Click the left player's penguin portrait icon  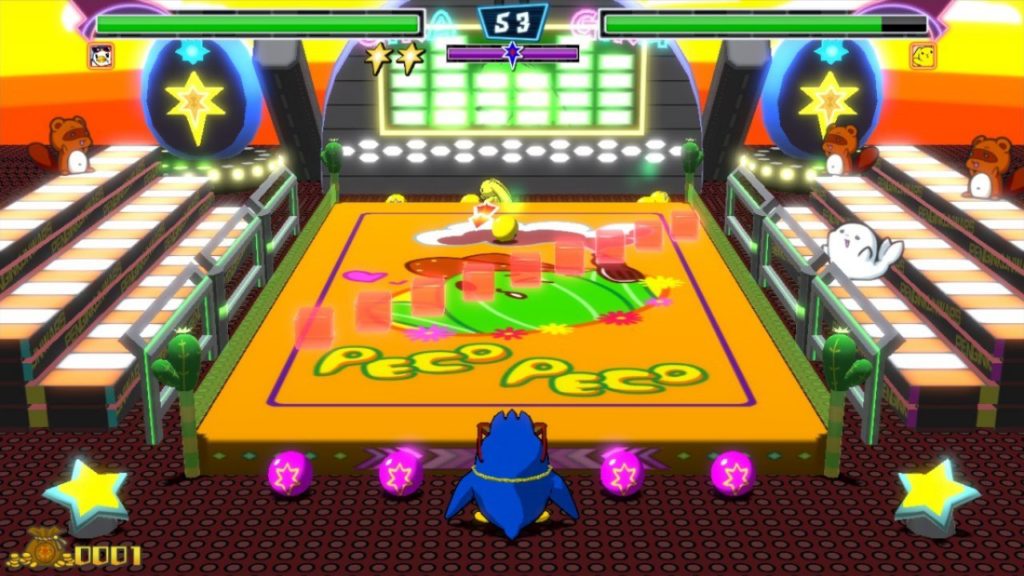(x=100, y=56)
